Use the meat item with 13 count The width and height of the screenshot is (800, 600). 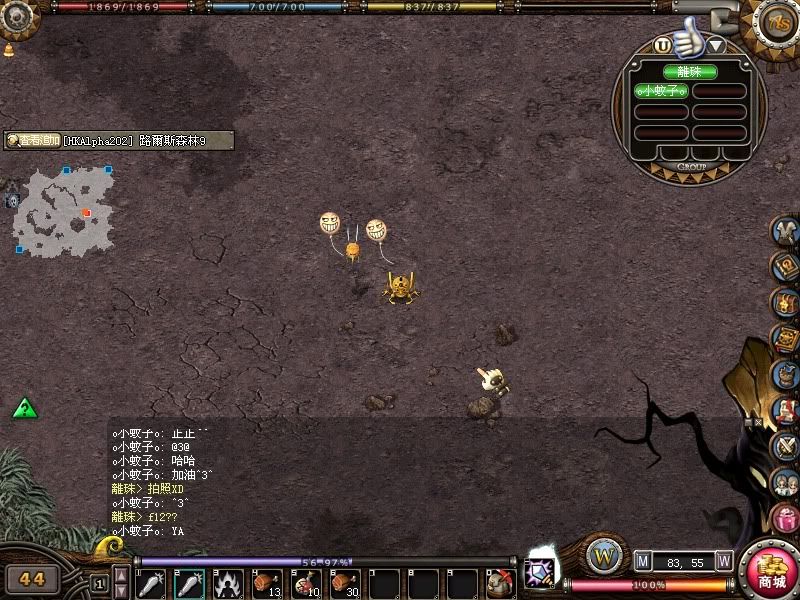(x=266, y=583)
